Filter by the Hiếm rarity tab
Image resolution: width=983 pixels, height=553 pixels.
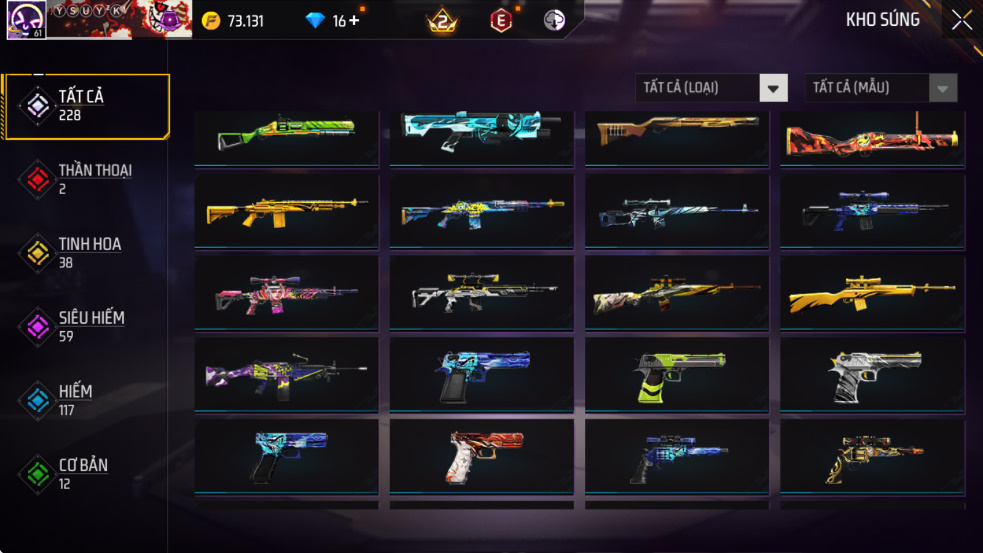86,400
